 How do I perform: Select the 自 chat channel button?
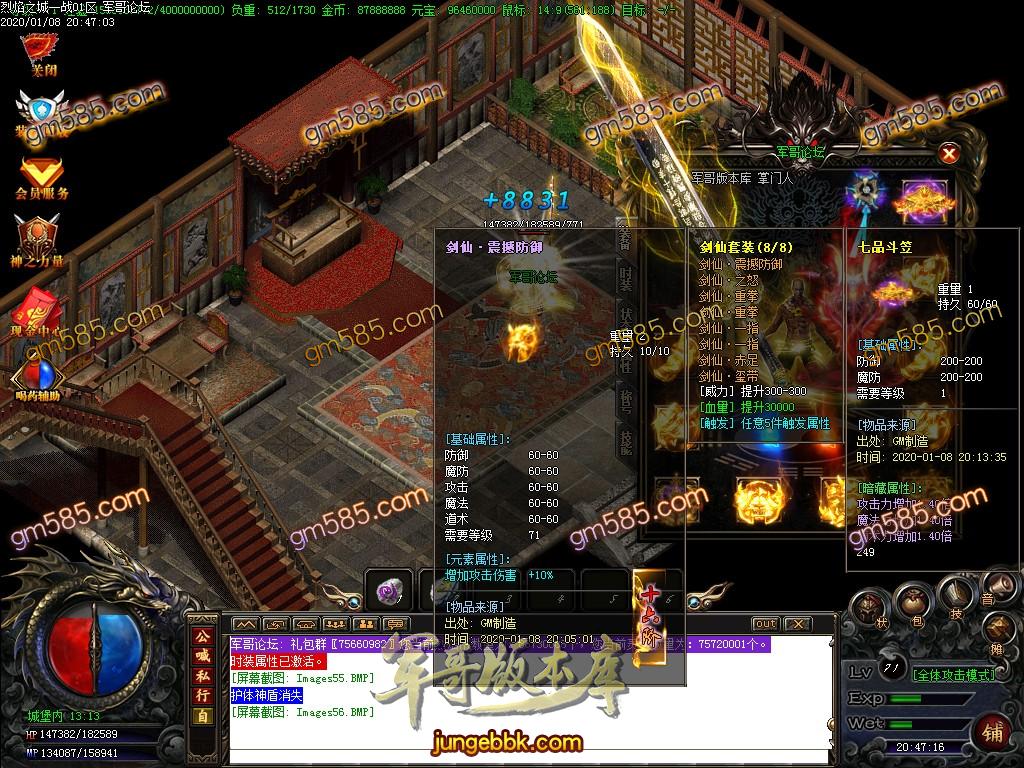click(203, 715)
